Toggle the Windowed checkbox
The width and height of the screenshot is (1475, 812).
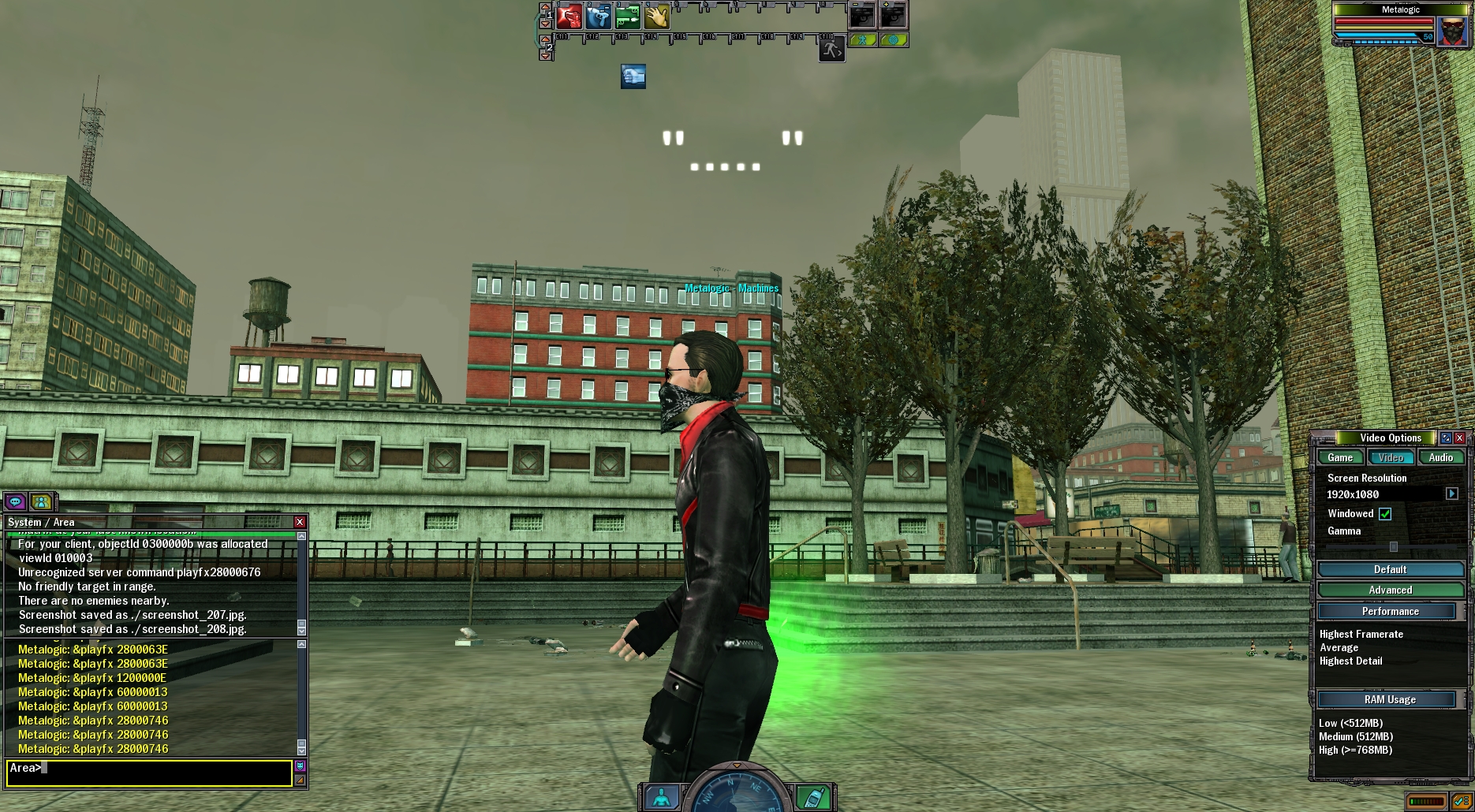click(1385, 514)
